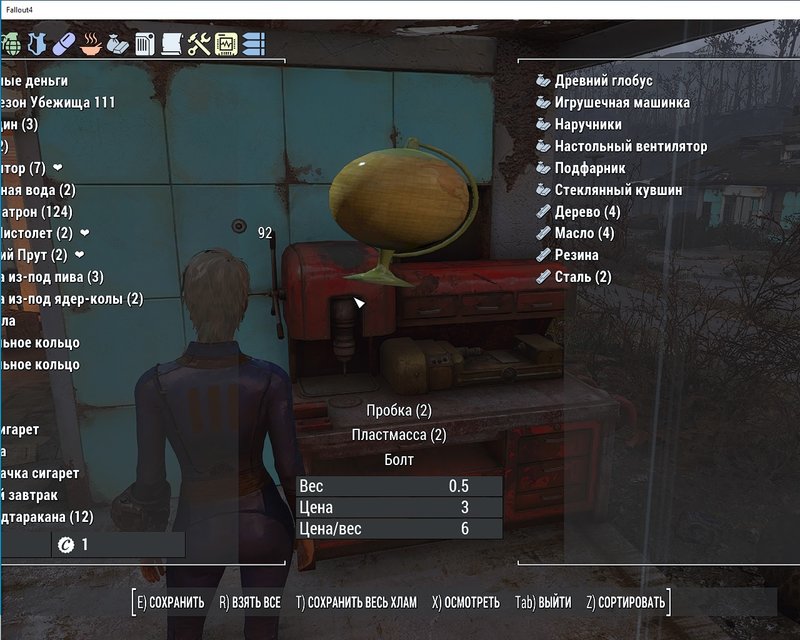This screenshot has height=640, width=800.
Task: Pick the Наручники entry
Action: 588,125
